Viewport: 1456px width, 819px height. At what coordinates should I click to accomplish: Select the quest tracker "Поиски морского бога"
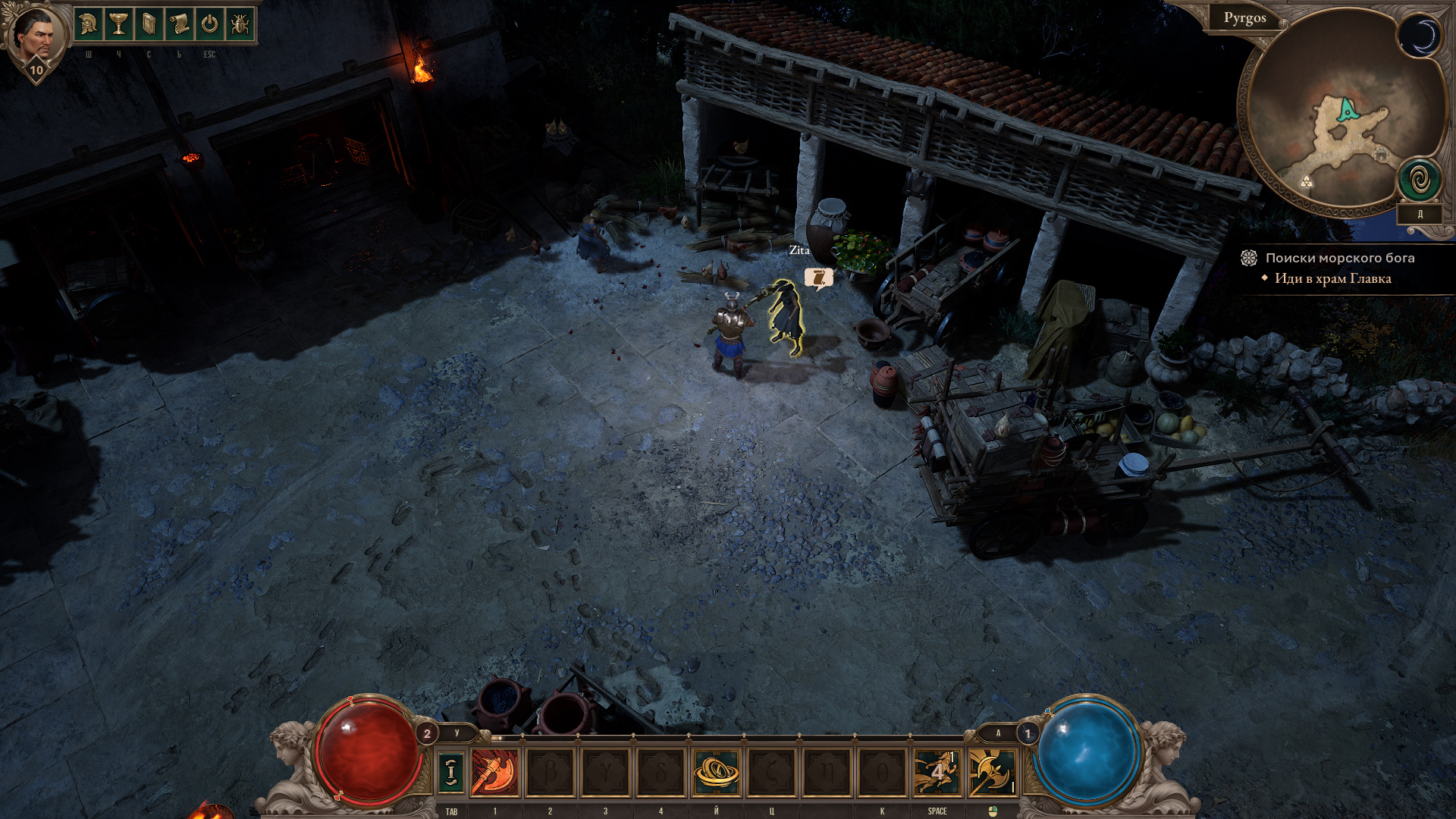point(1339,258)
